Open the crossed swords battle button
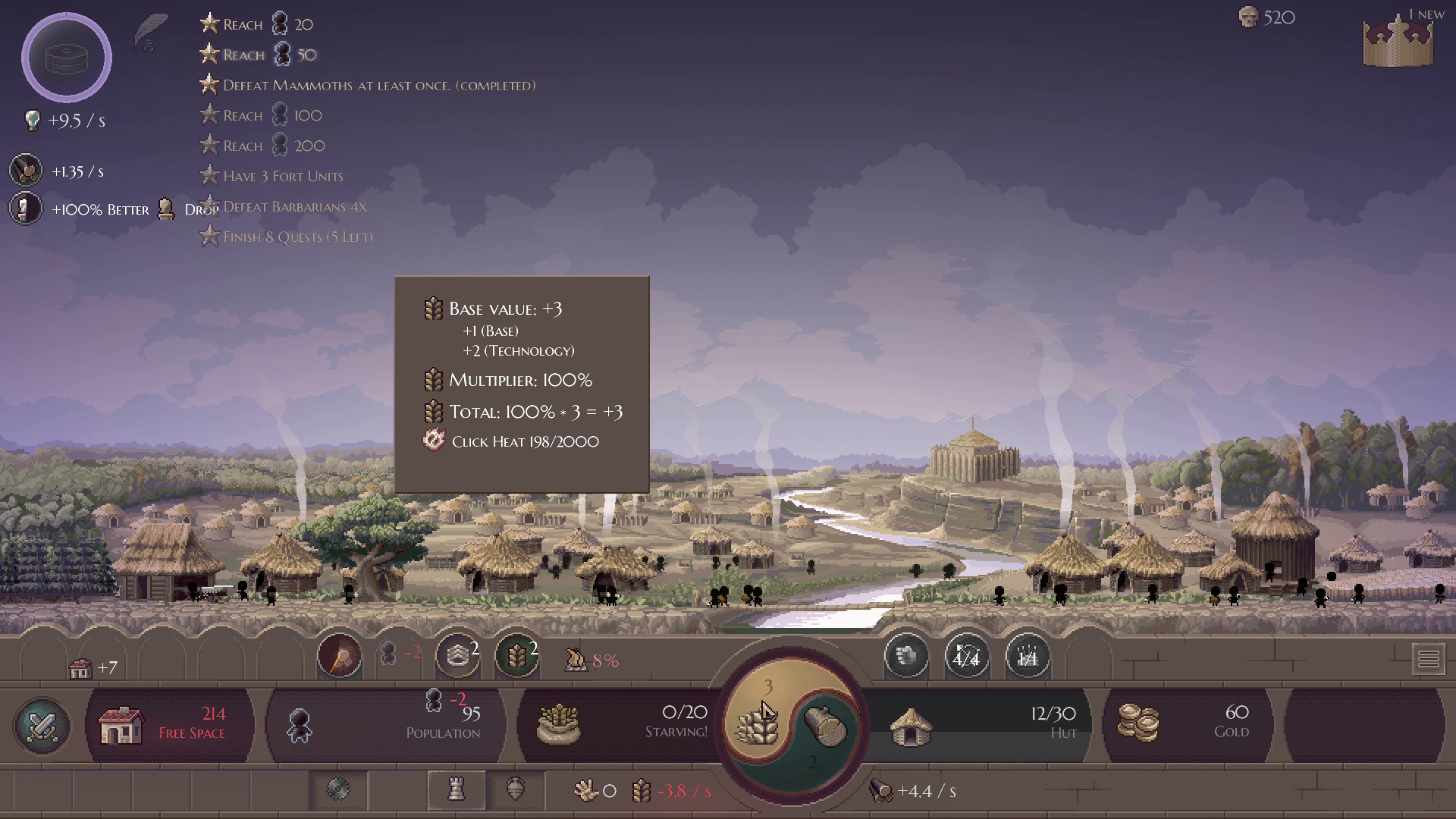This screenshot has height=819, width=1456. pyautogui.click(x=42, y=726)
